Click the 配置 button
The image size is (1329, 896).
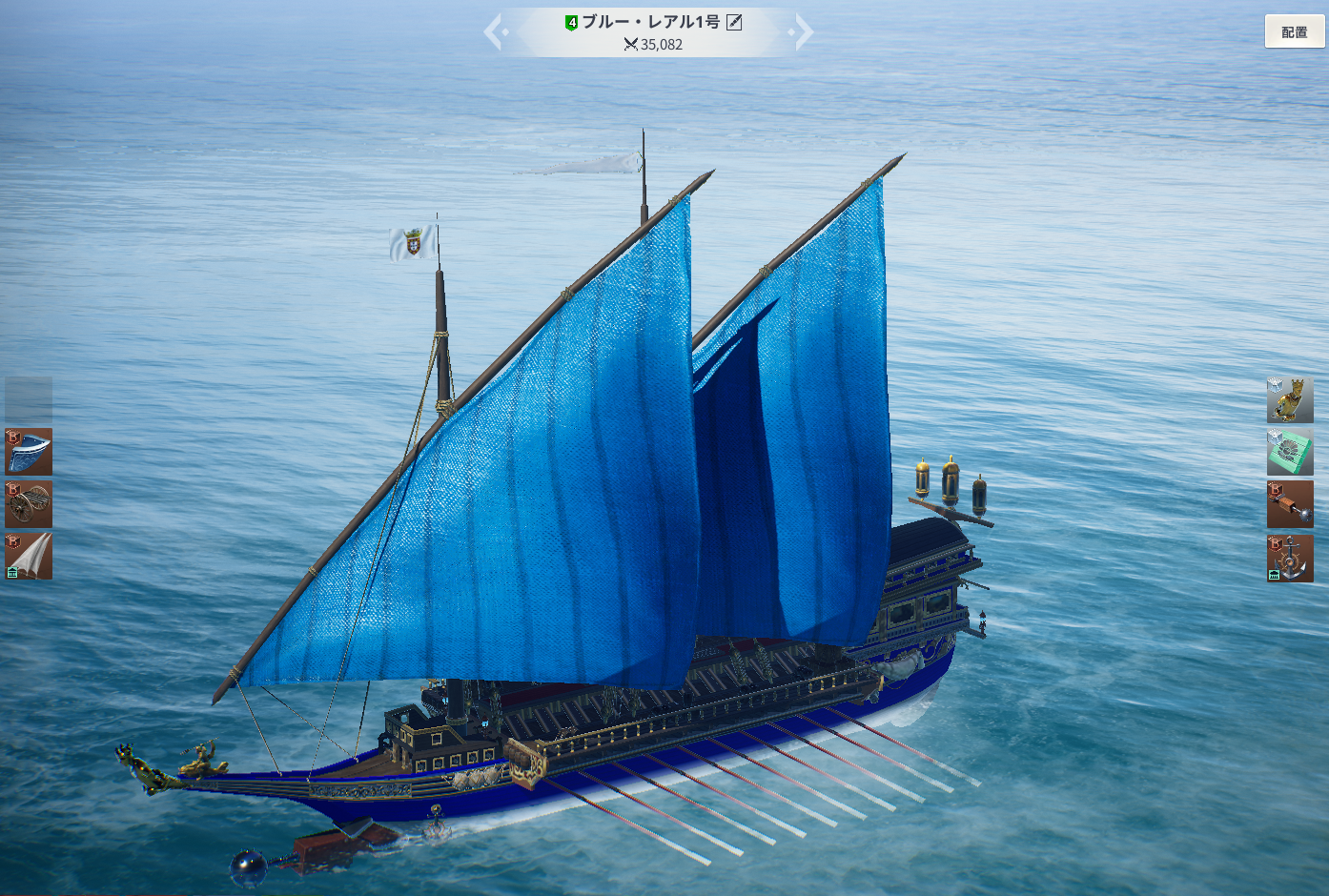click(x=1294, y=31)
